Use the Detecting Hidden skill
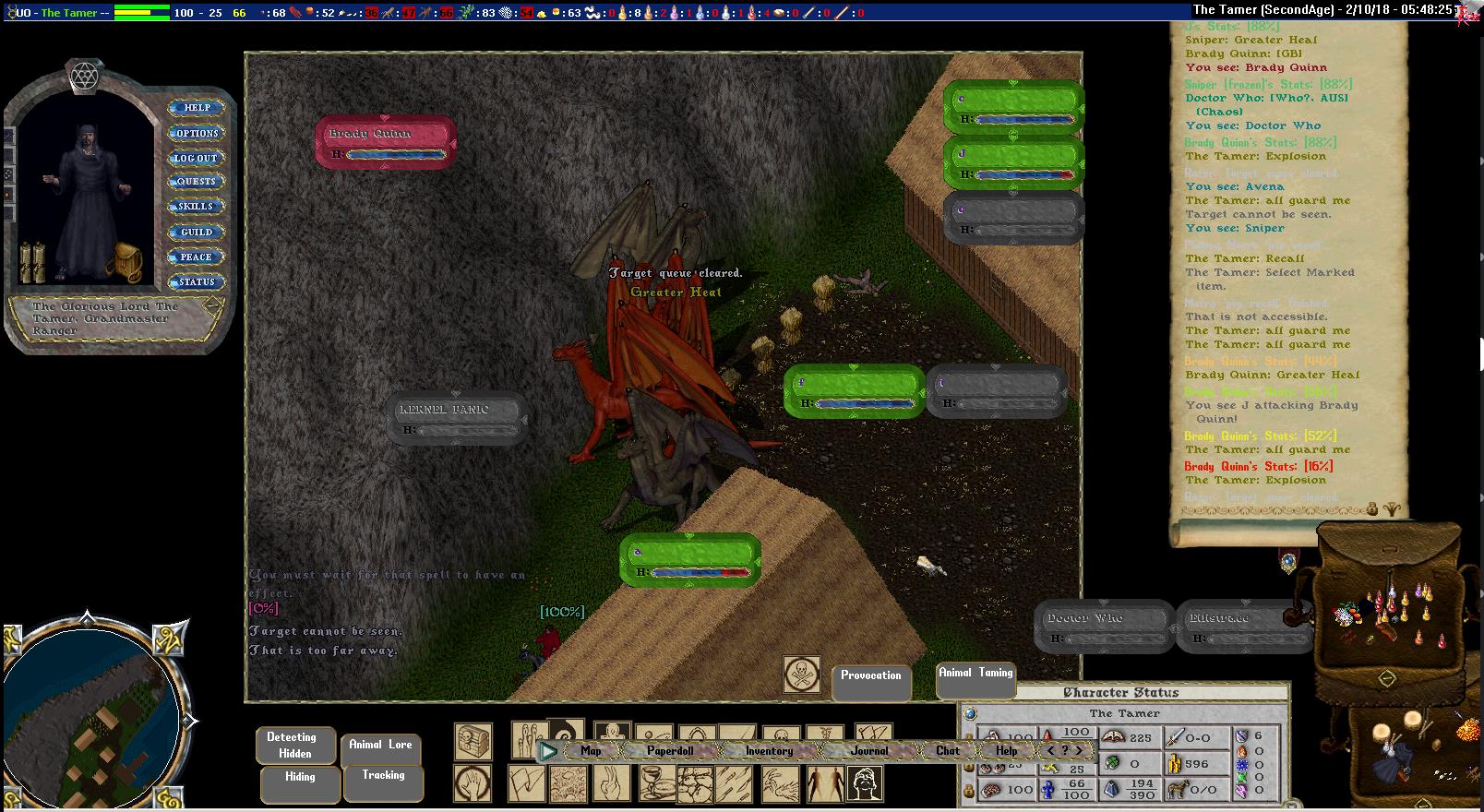This screenshot has height=812, width=1484. click(292, 746)
